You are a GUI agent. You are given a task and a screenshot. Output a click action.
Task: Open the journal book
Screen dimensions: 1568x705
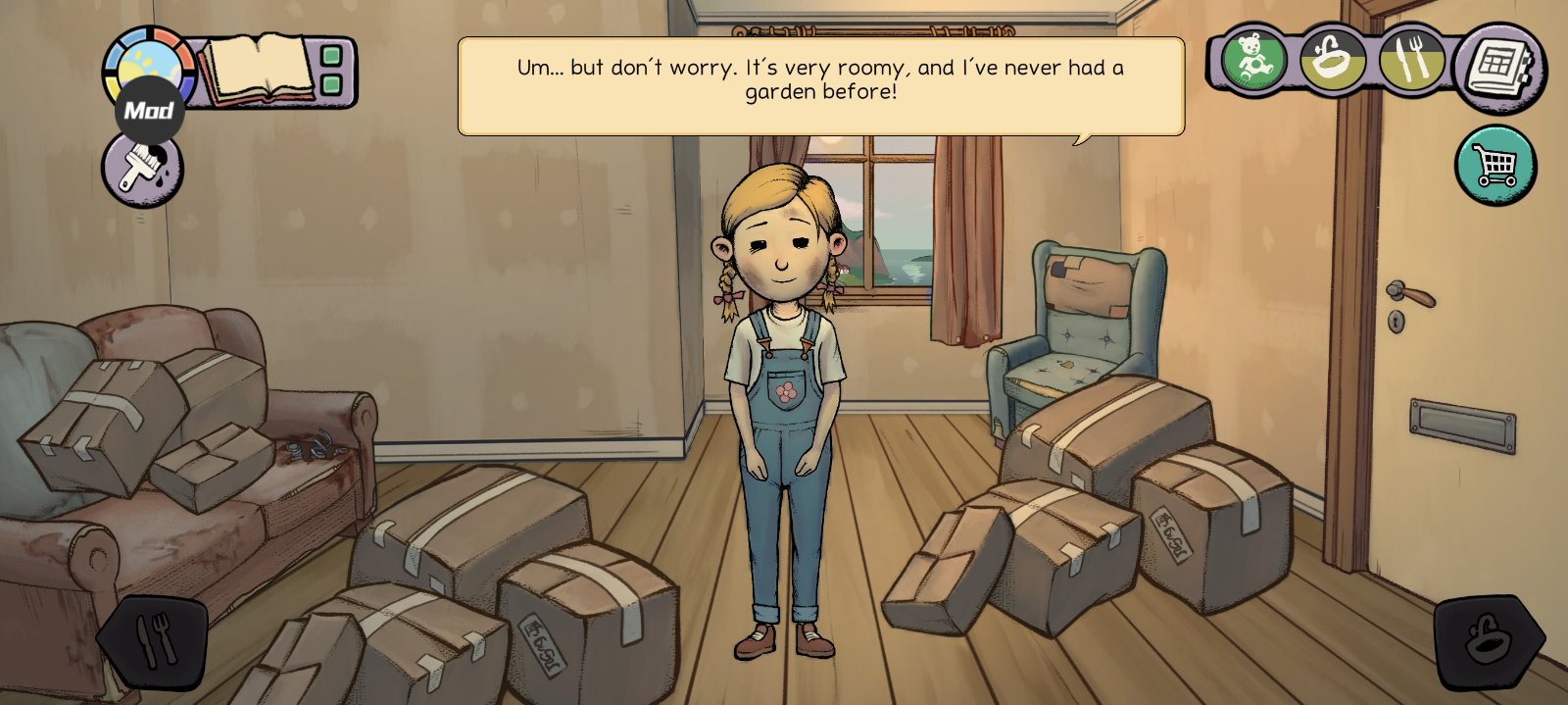[x=255, y=69]
